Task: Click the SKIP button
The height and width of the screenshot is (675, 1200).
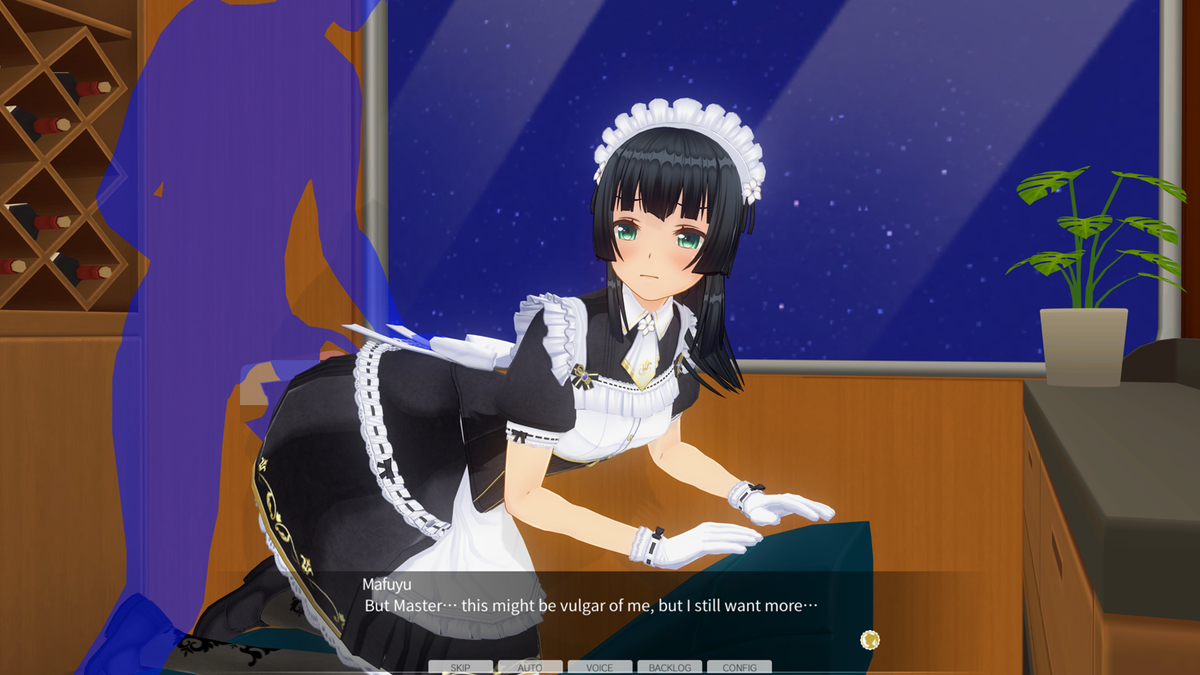Action: [460, 667]
